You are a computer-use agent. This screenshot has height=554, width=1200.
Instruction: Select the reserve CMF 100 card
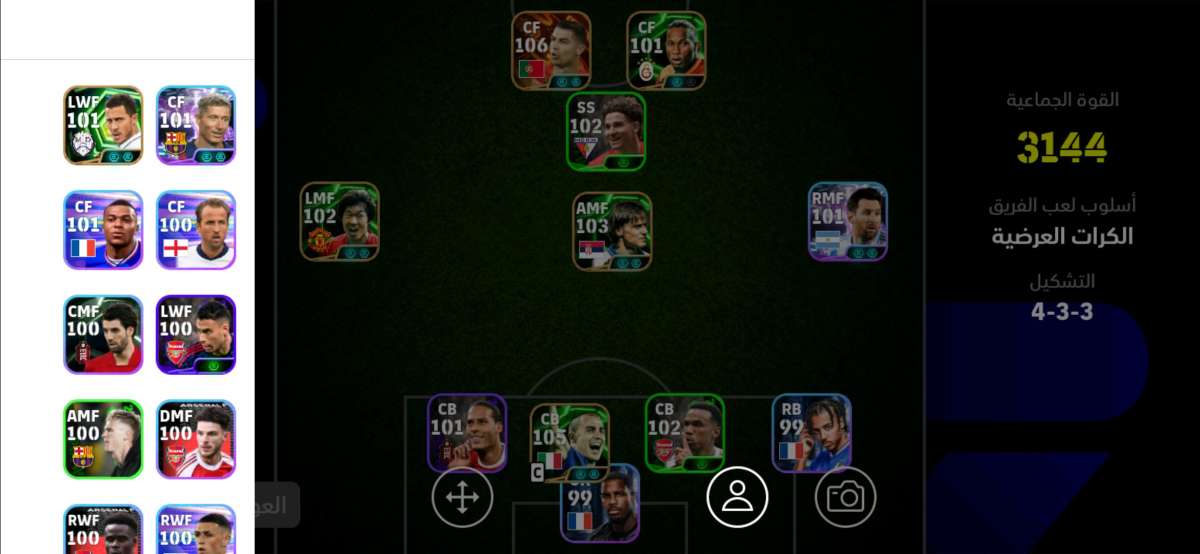pos(103,334)
